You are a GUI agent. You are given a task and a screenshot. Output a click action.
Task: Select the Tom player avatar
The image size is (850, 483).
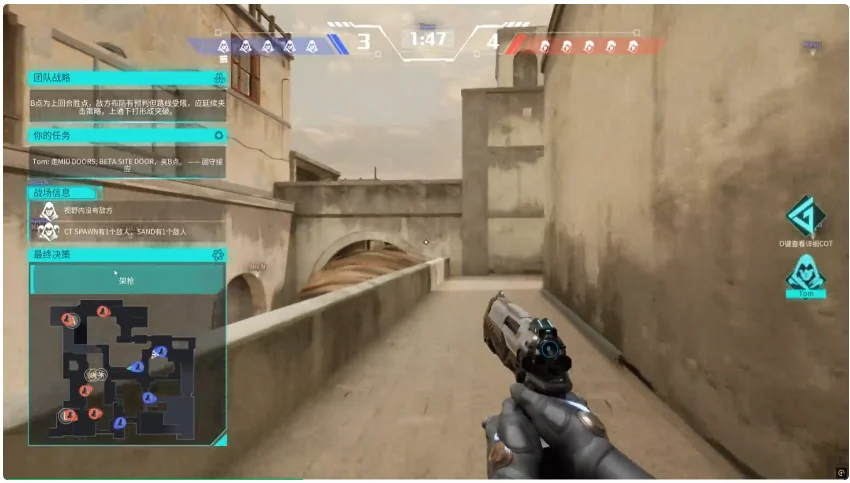[x=805, y=273]
